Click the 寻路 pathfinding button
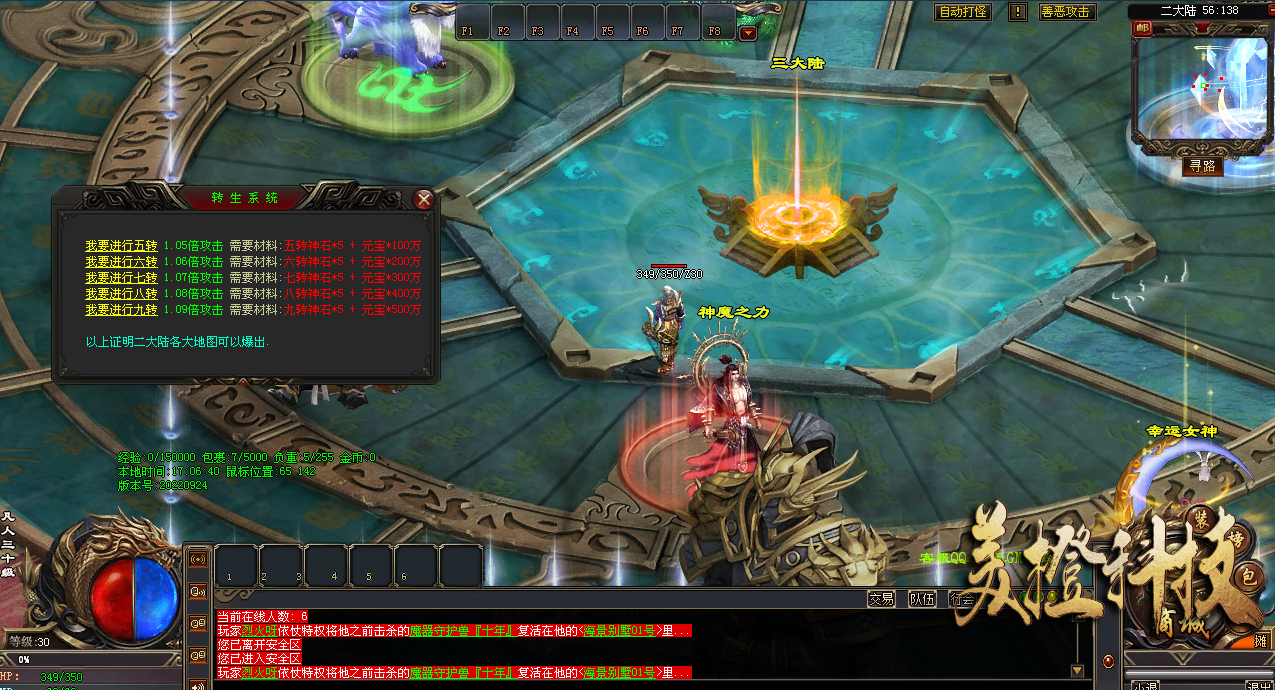 coord(1202,166)
